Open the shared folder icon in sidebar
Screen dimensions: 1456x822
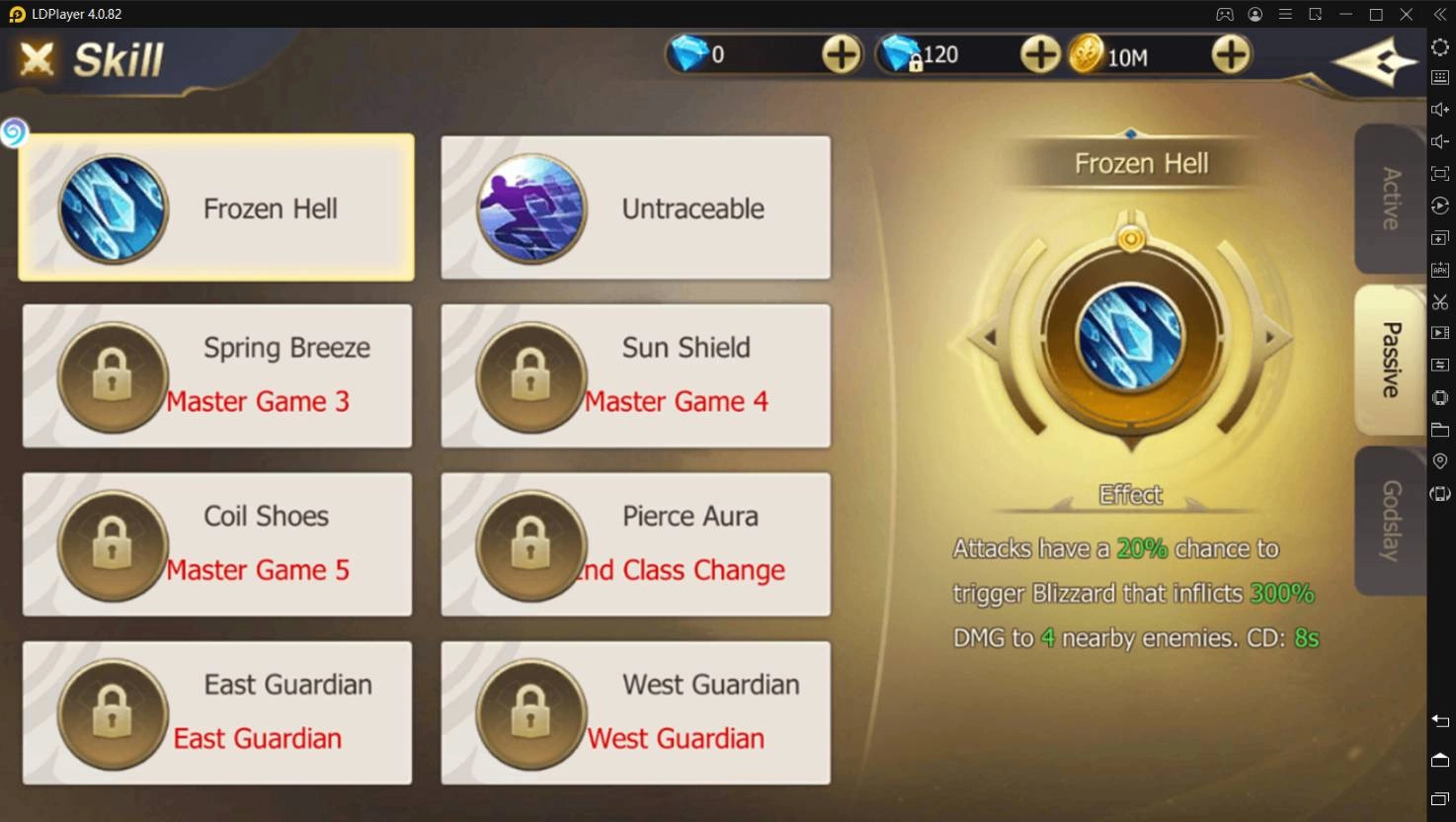(1439, 429)
